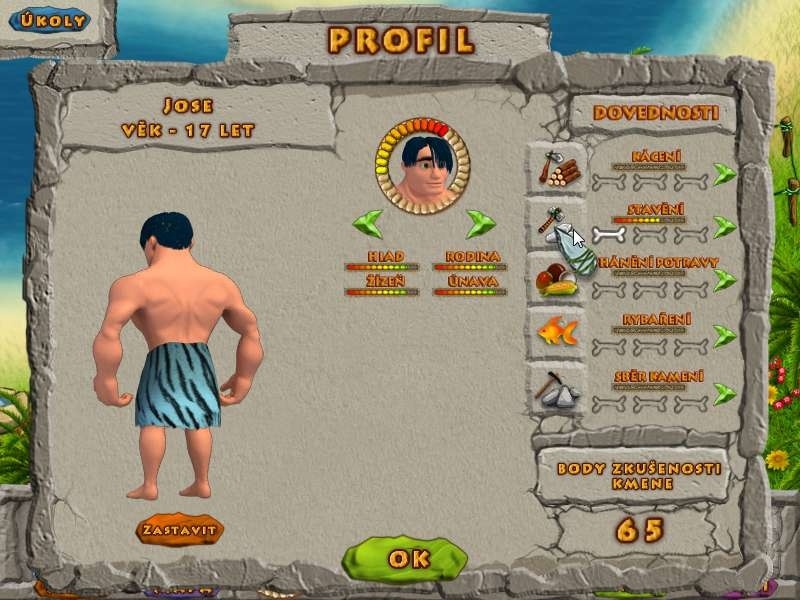Click Jose's portrait in the round frame
Viewport: 800px width, 600px height.
(x=423, y=164)
